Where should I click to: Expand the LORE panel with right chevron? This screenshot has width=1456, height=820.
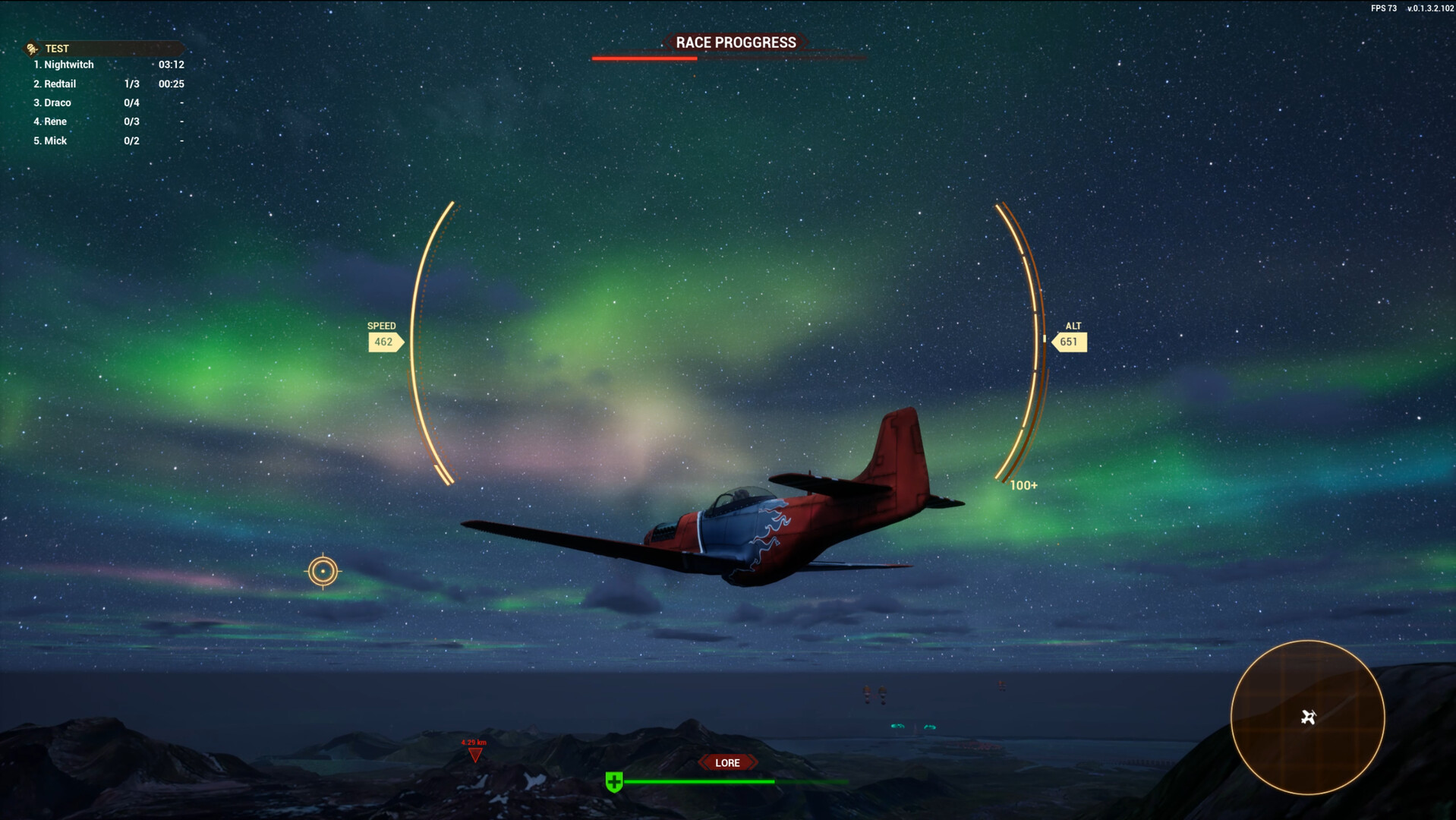pos(752,762)
